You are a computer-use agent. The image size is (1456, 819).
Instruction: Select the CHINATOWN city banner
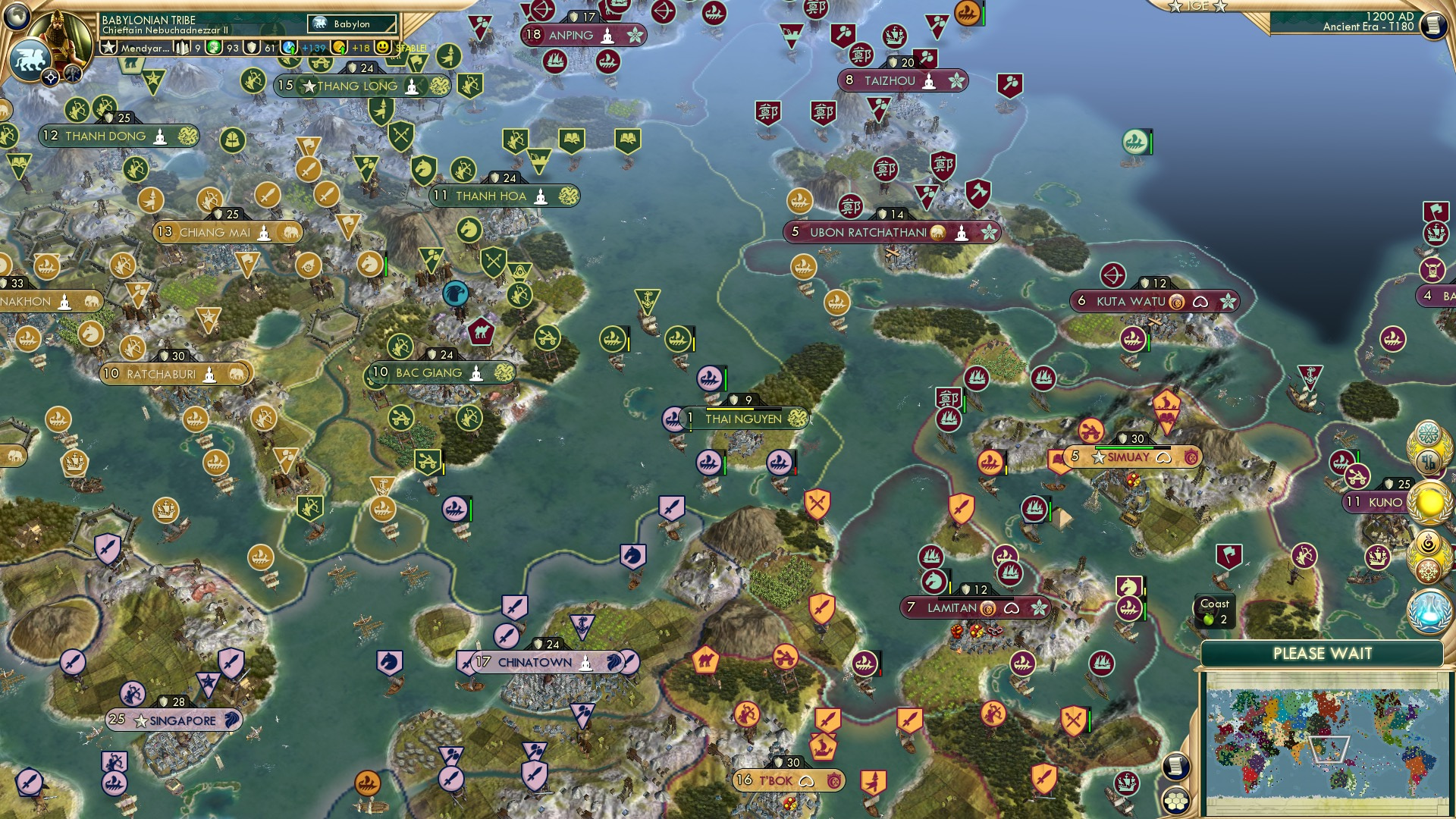click(x=536, y=661)
